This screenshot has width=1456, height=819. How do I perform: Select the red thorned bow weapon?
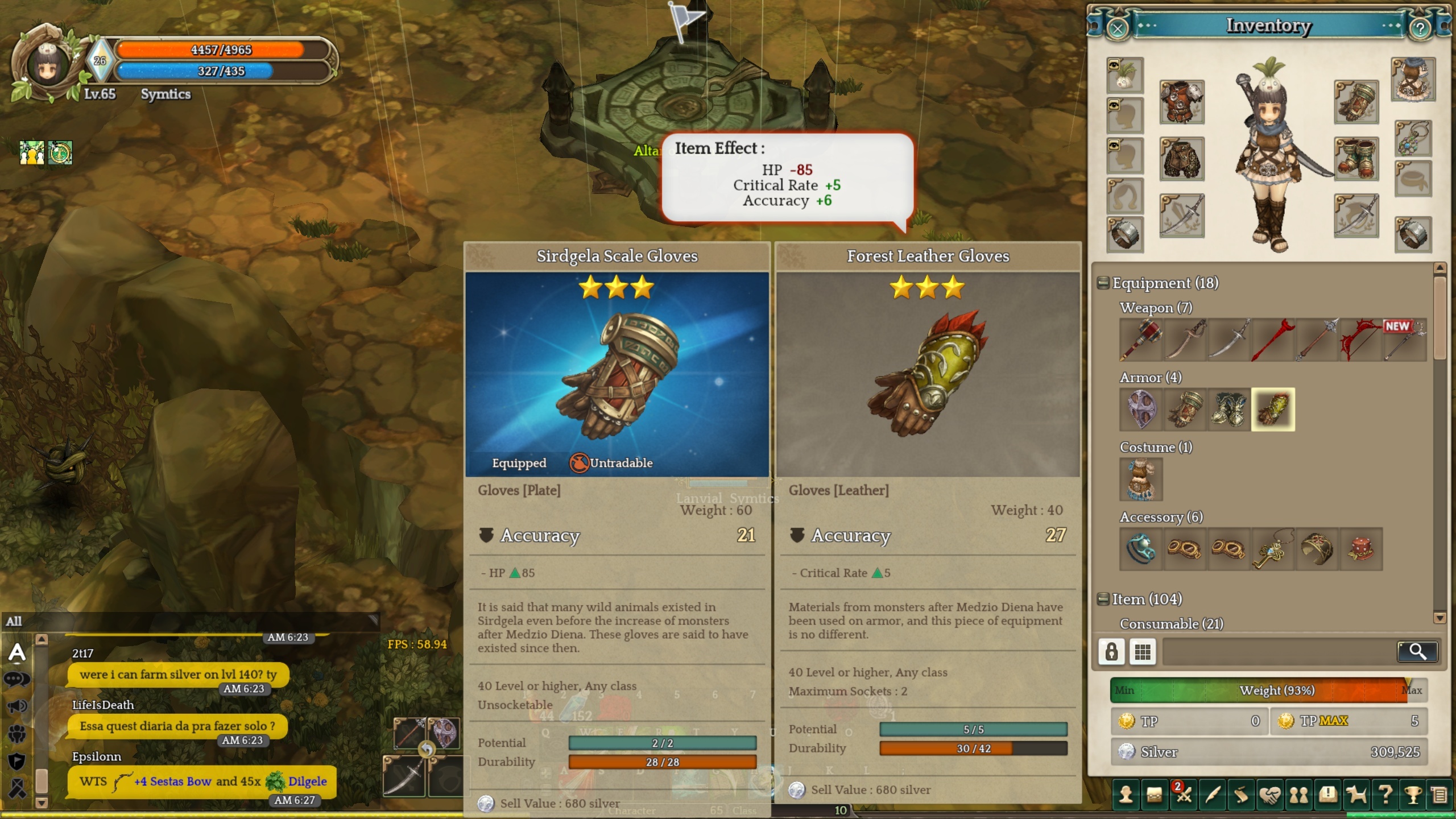1360,340
